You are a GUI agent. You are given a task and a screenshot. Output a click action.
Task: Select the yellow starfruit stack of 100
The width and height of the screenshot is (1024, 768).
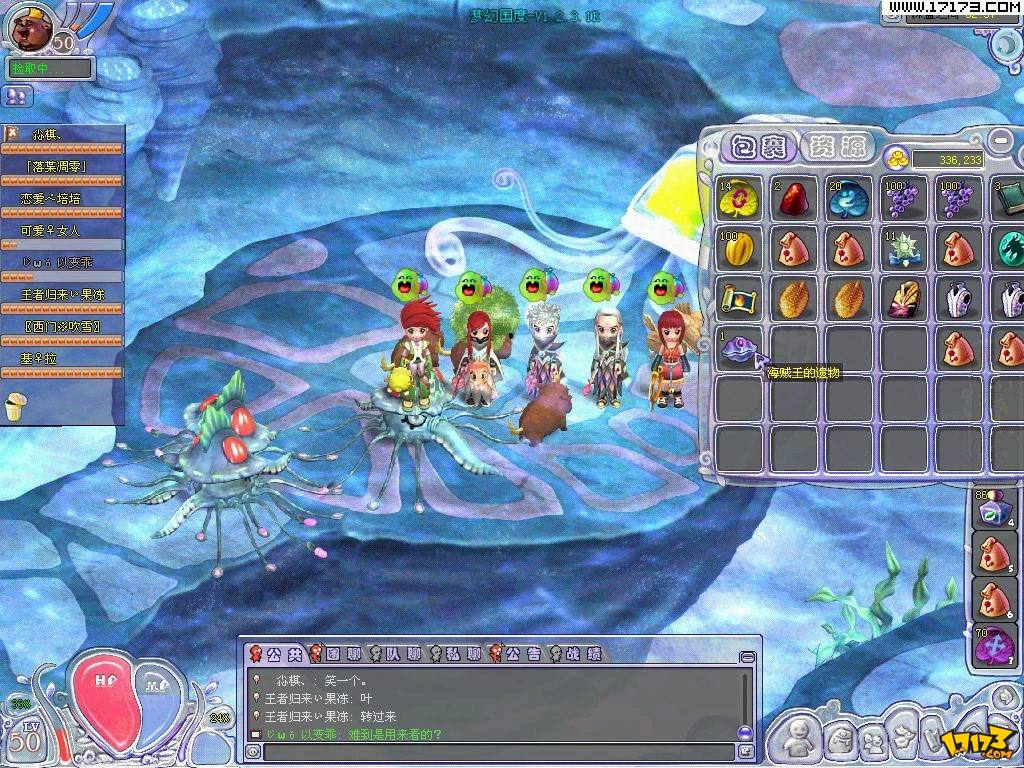coord(741,248)
